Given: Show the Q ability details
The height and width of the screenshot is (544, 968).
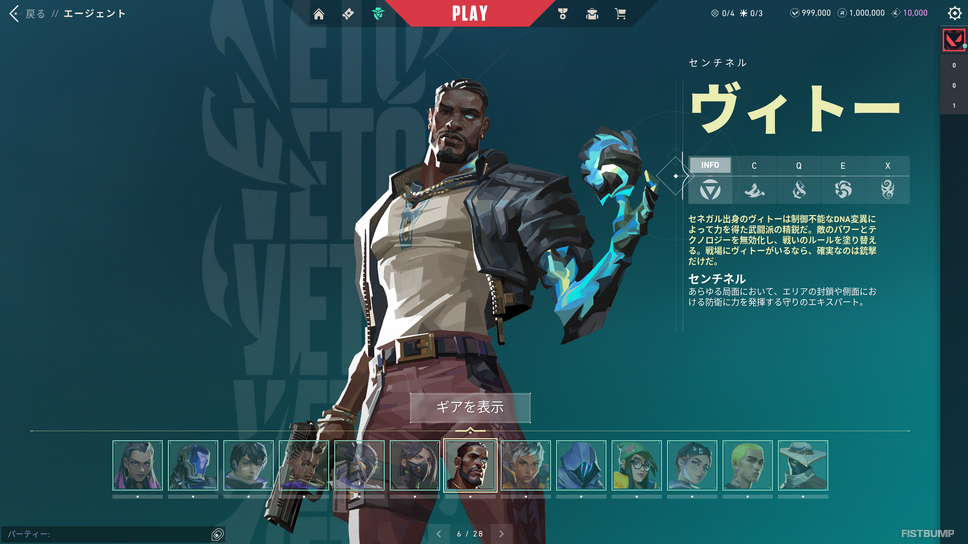Looking at the screenshot, I should pyautogui.click(x=799, y=166).
